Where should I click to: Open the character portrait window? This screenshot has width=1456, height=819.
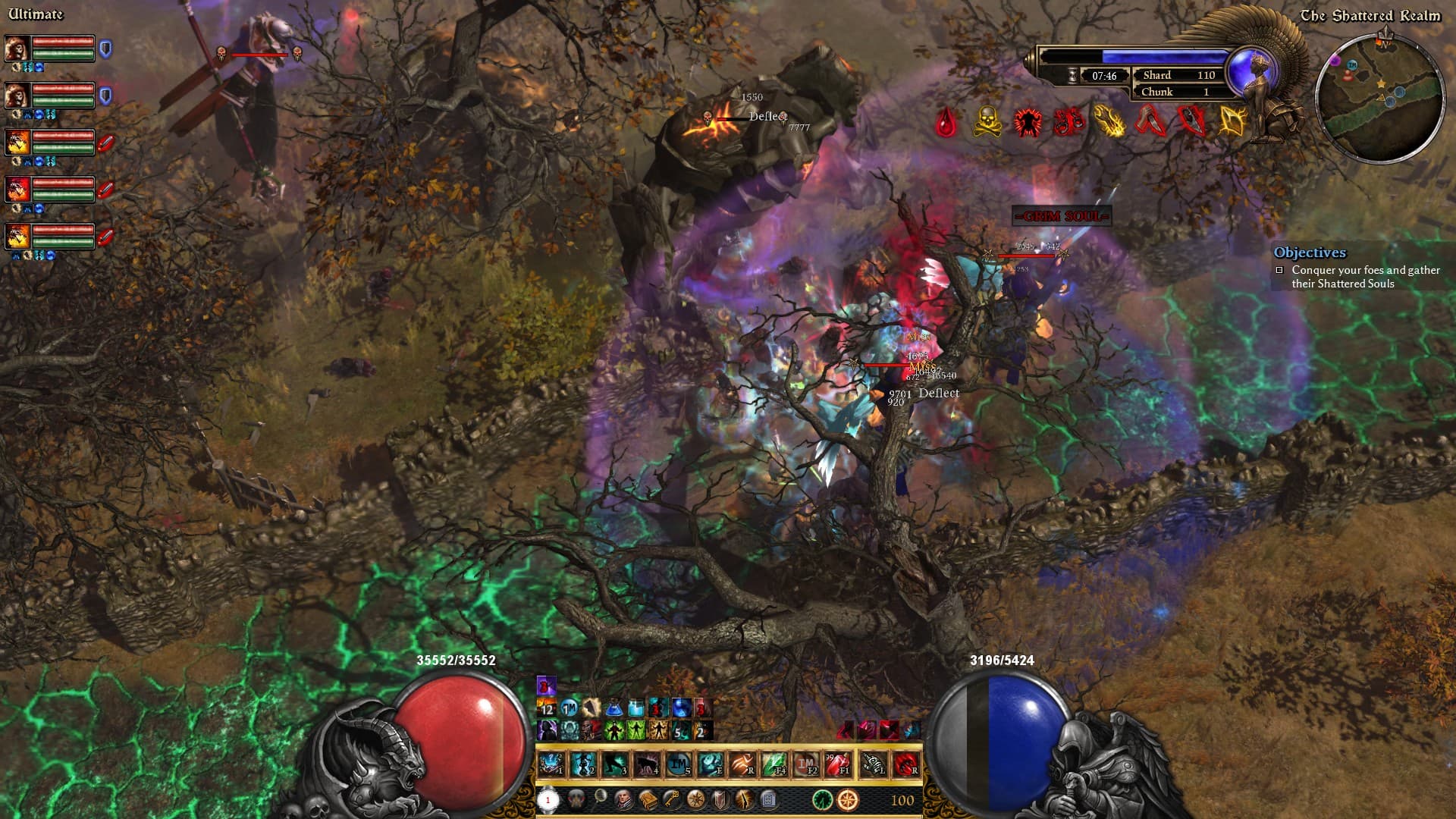[624, 799]
